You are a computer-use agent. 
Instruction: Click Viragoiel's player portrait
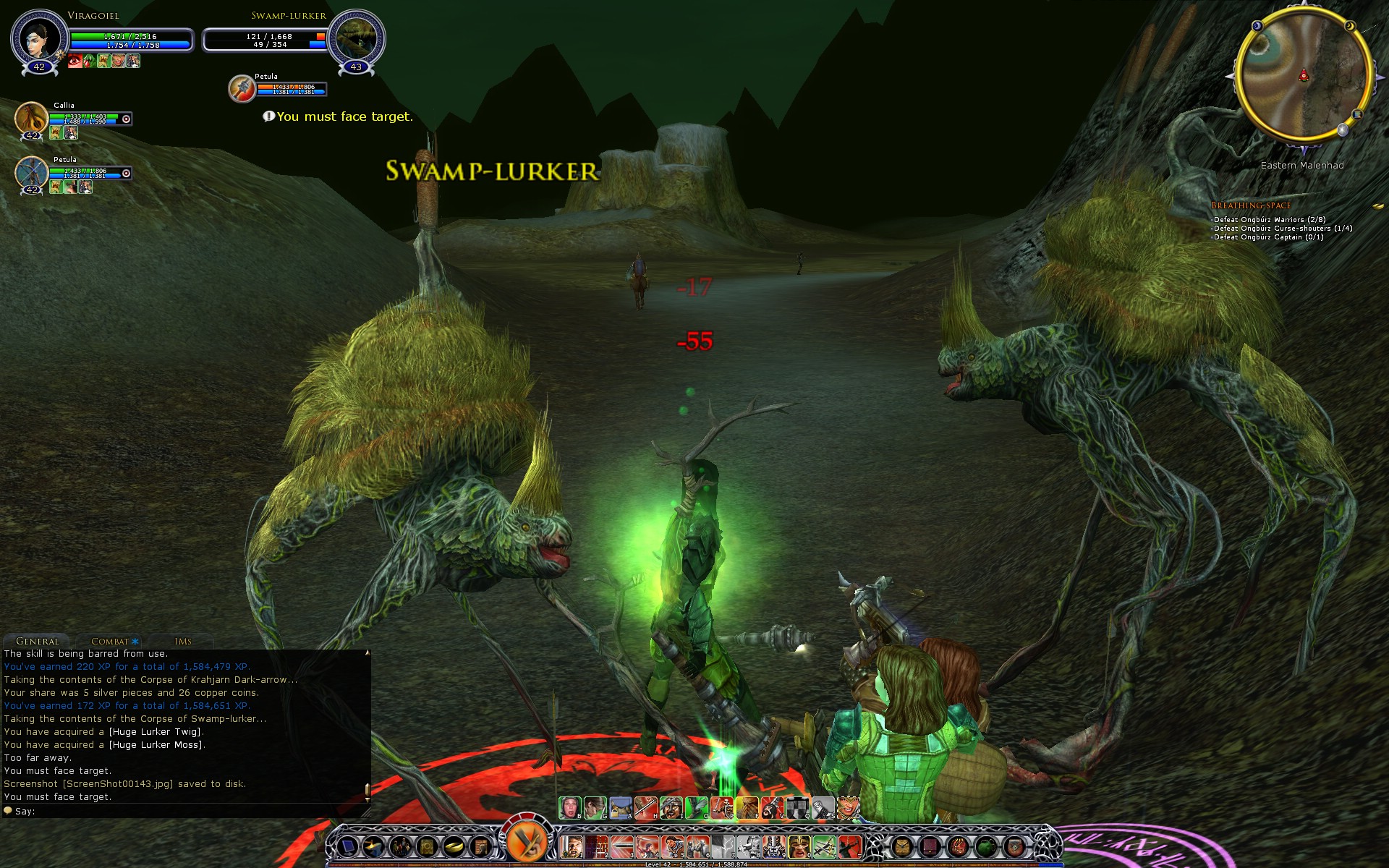(39, 38)
